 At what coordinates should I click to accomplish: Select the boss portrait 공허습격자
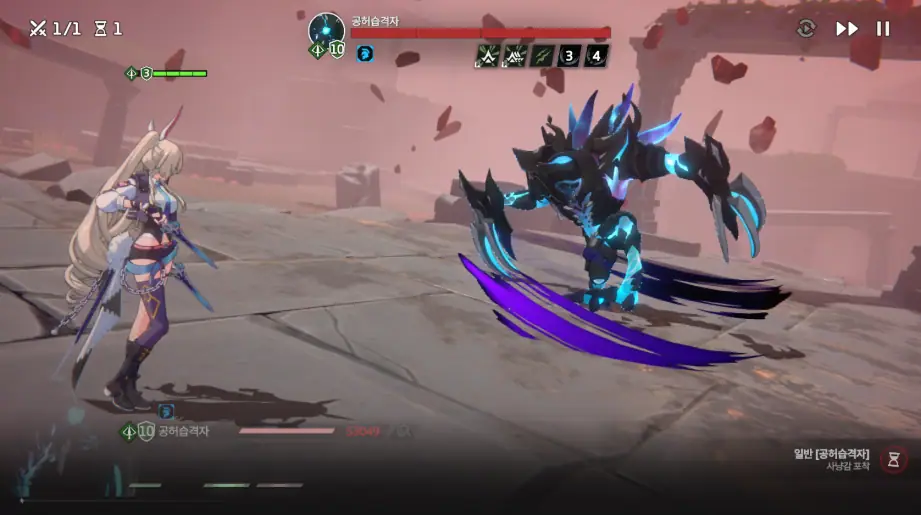click(327, 30)
